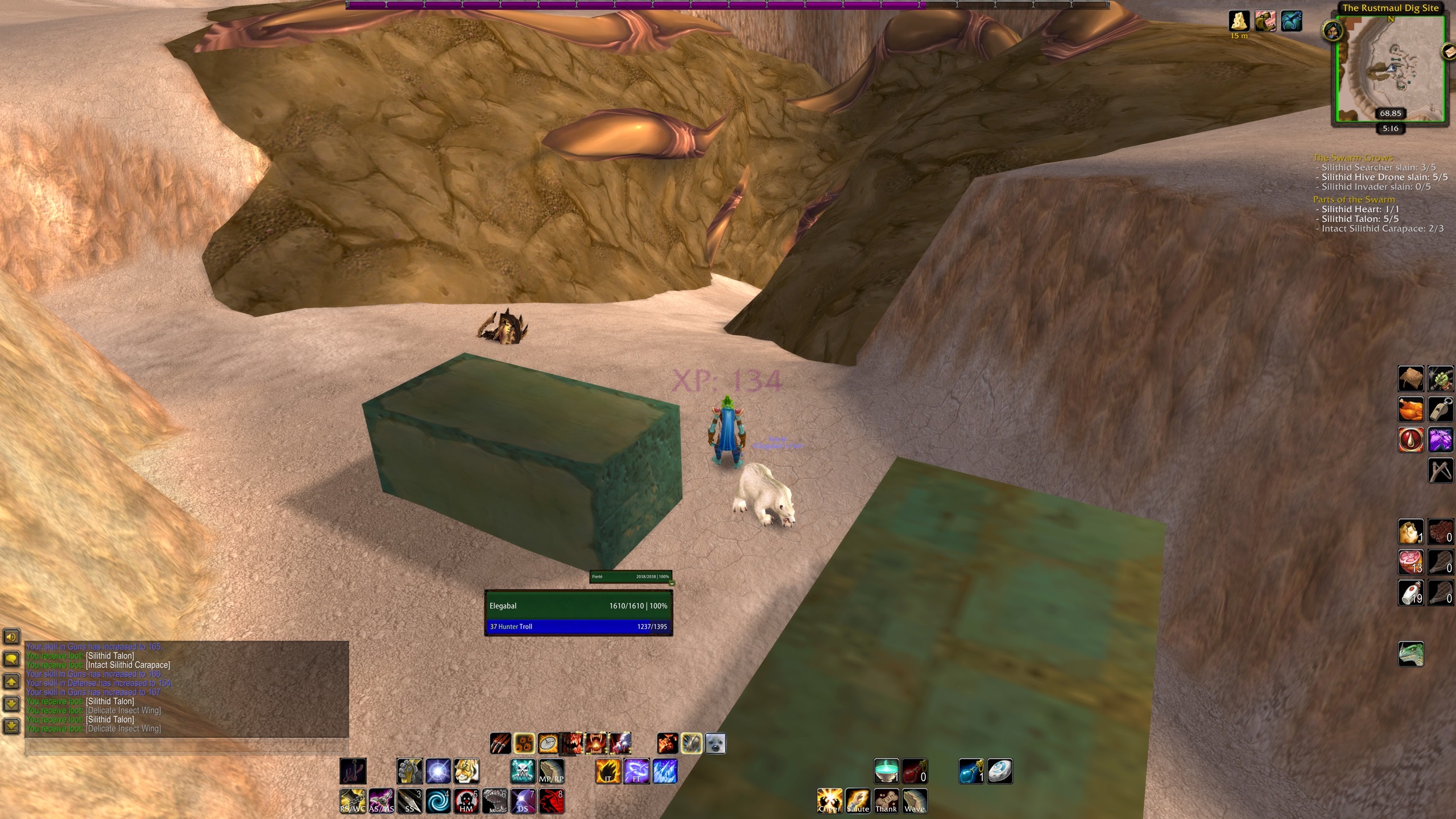The image size is (1456, 819).
Task: Use the Thank emote button
Action: (886, 801)
